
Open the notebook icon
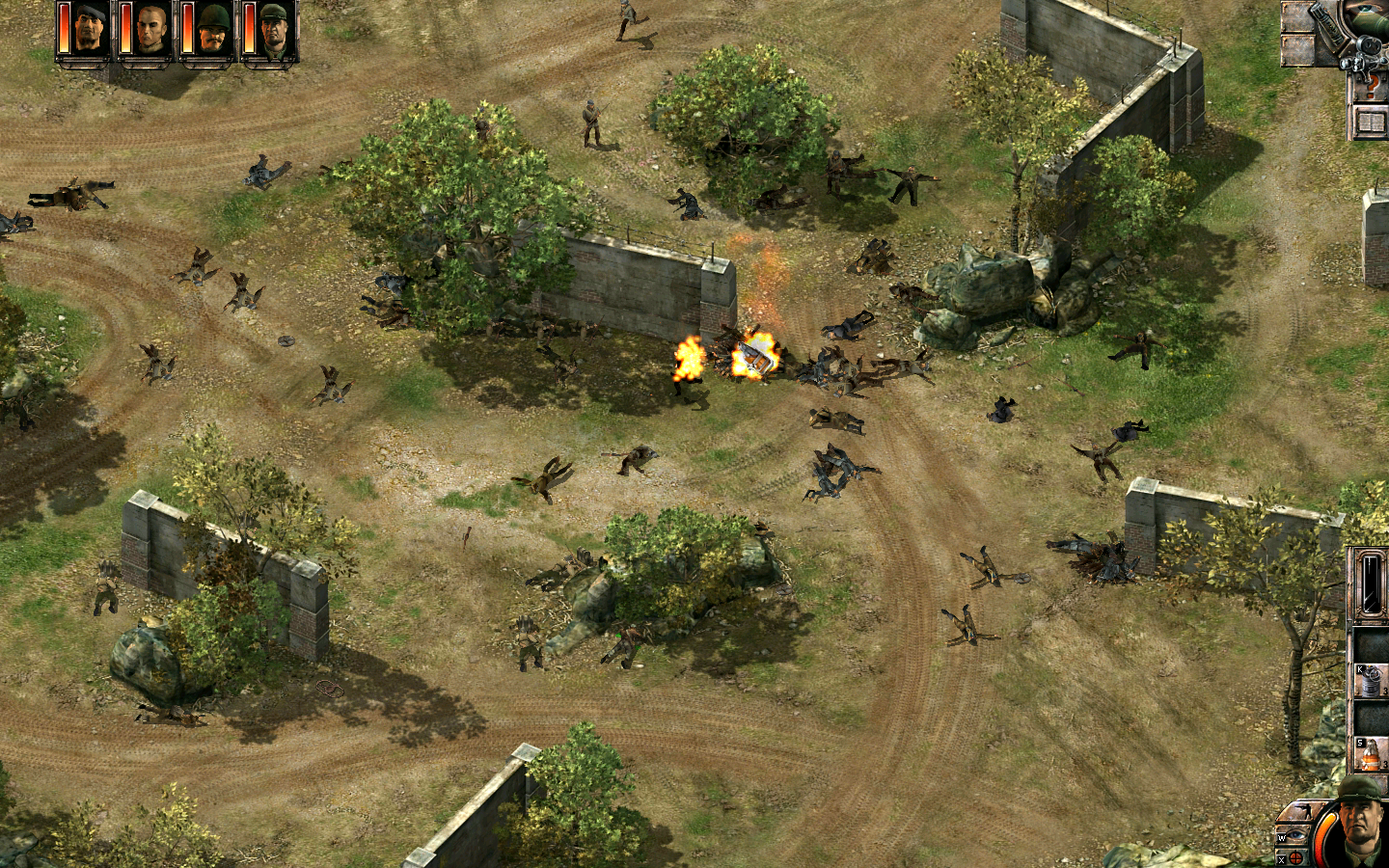(x=1371, y=122)
